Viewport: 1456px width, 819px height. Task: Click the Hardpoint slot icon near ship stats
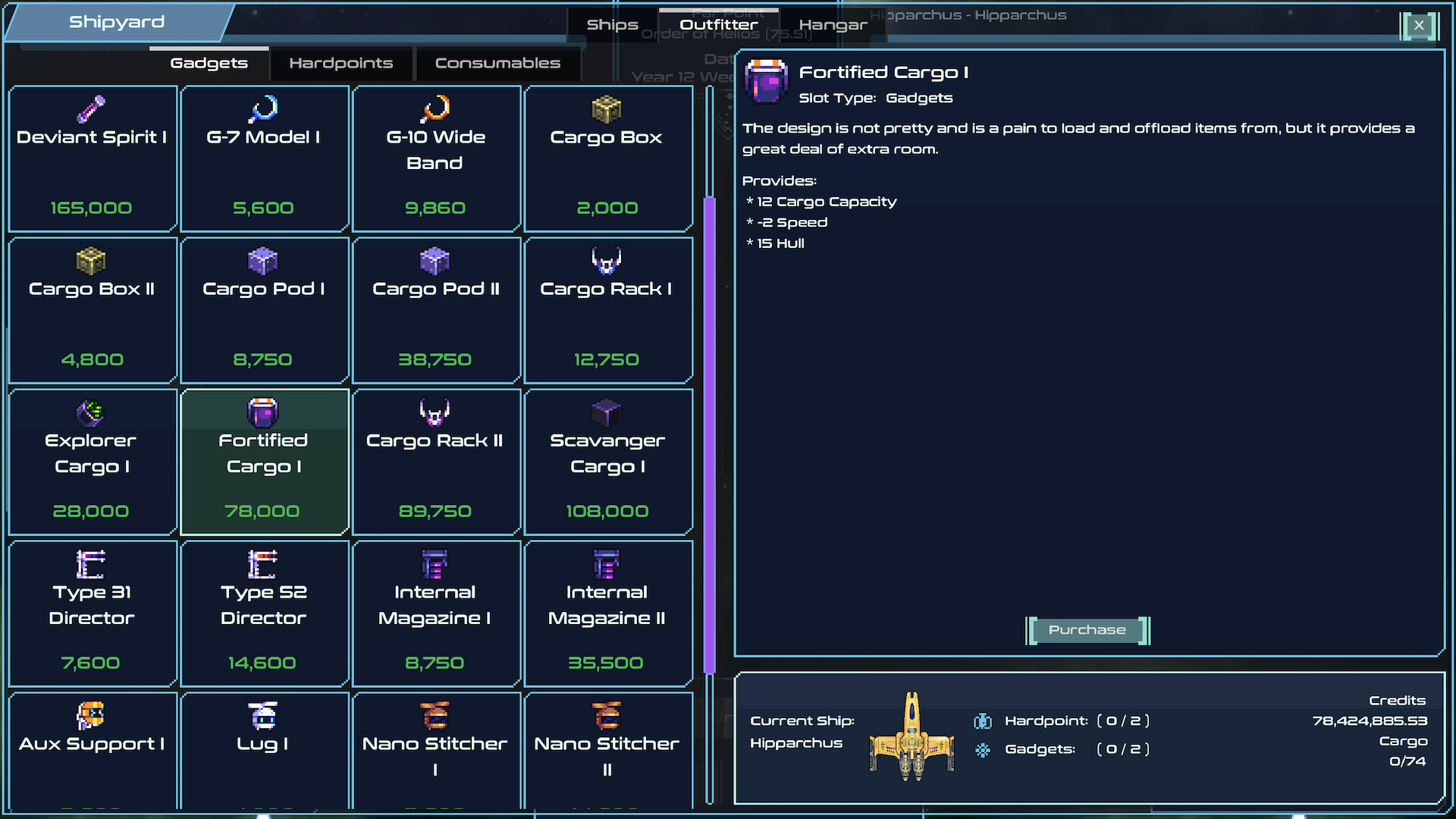983,720
